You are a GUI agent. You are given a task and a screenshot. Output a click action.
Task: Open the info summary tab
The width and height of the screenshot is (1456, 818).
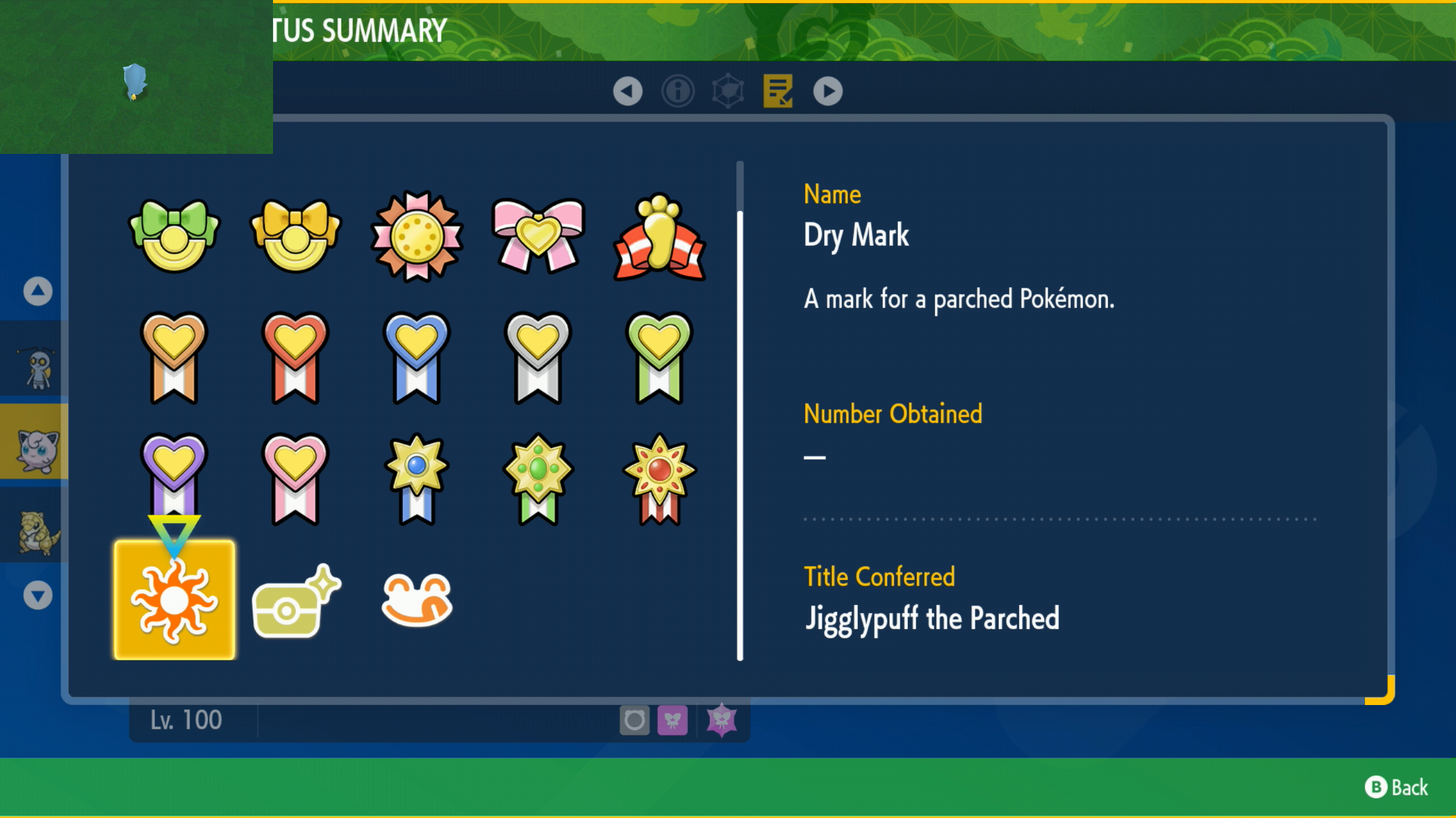[677, 91]
